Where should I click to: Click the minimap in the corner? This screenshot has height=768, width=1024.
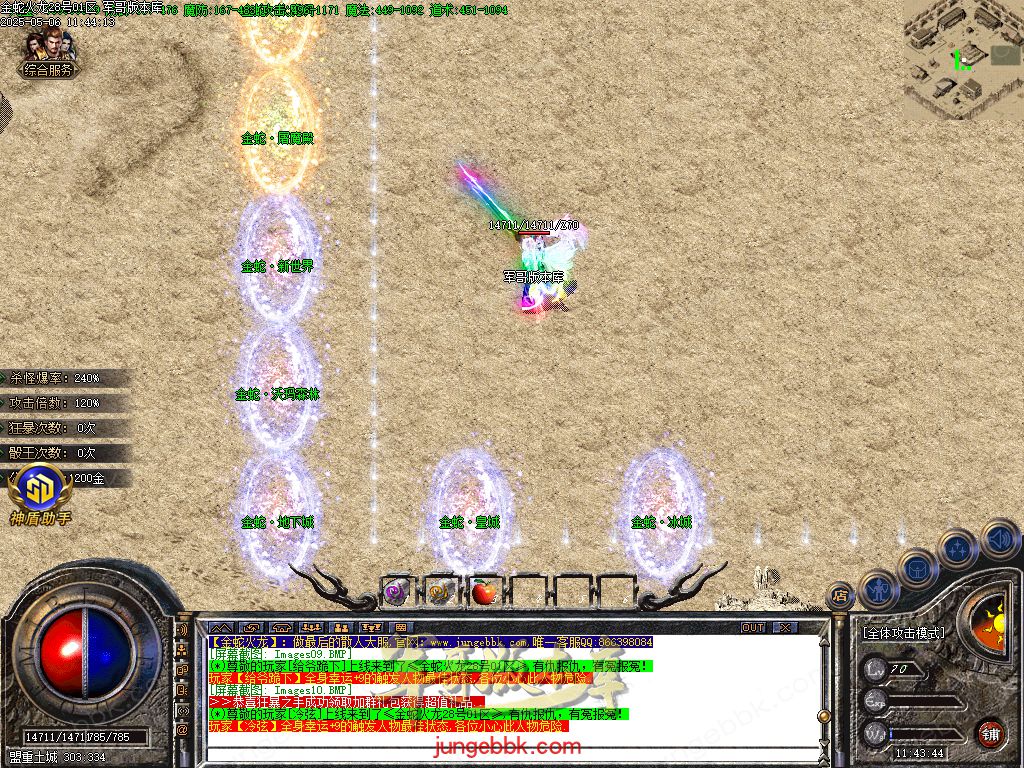tap(962, 58)
